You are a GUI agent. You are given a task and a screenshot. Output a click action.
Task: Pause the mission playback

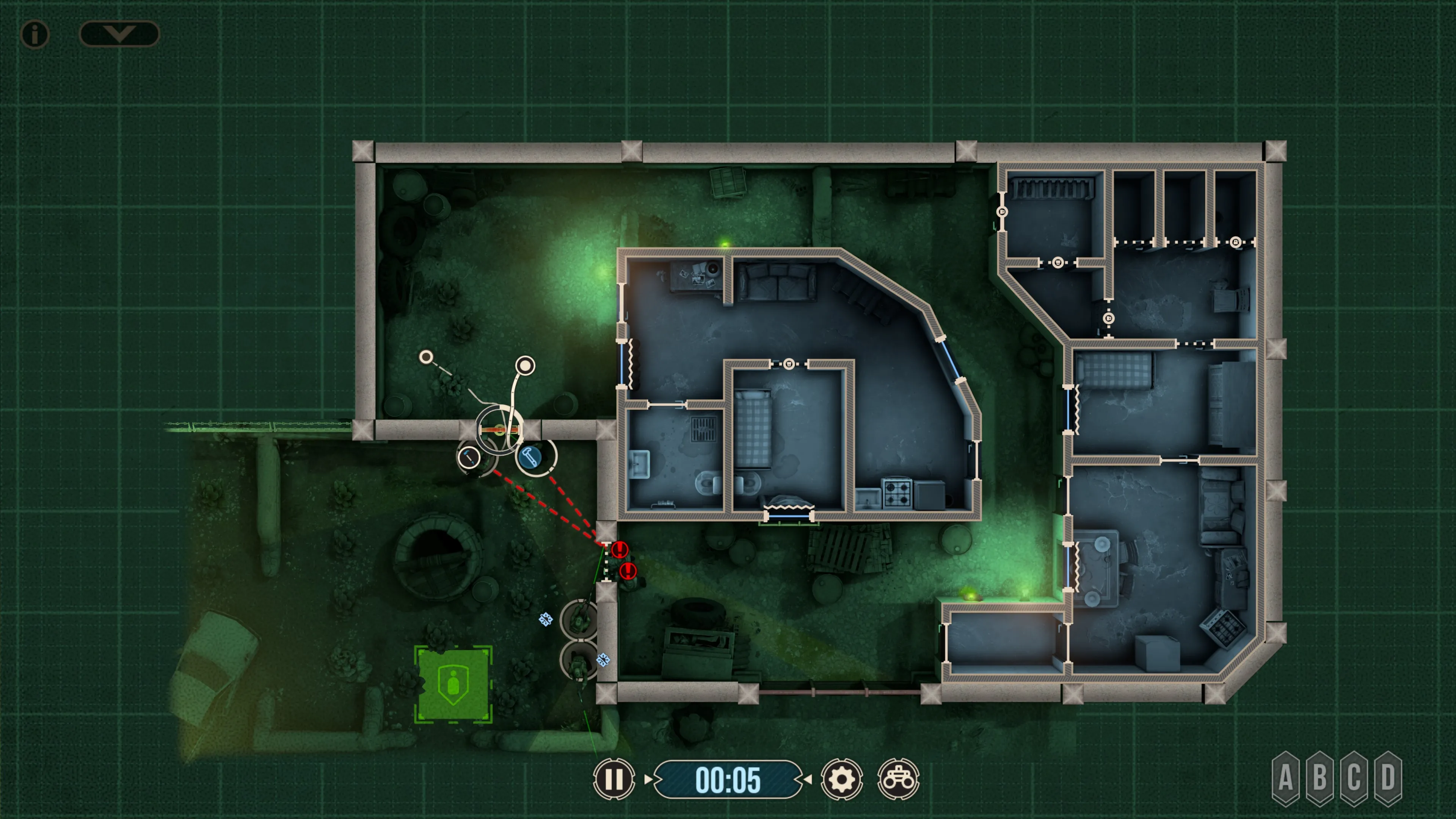[x=614, y=779]
